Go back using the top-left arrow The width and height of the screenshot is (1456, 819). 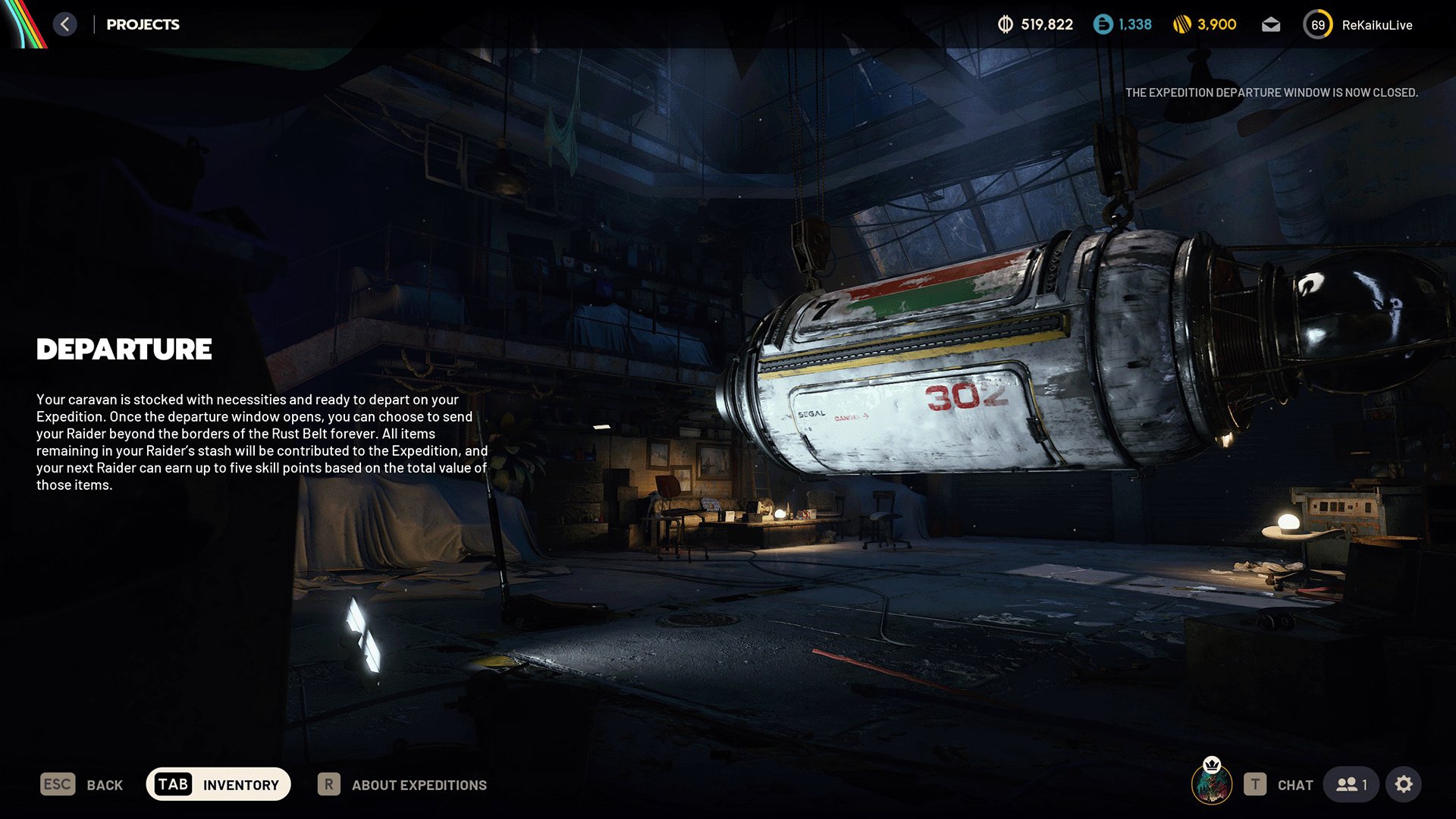click(x=65, y=24)
